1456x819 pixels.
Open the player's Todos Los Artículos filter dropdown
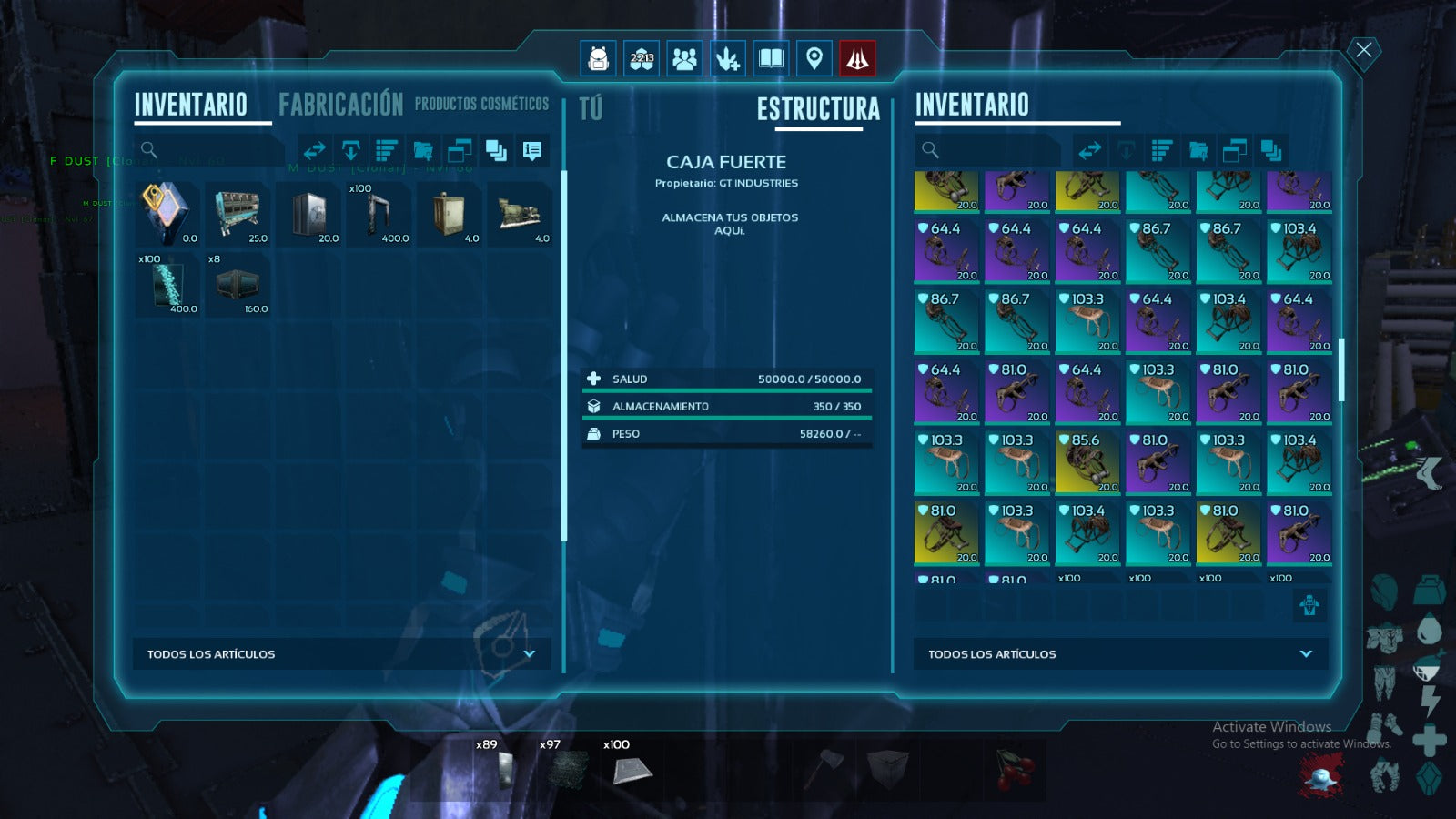click(341, 654)
